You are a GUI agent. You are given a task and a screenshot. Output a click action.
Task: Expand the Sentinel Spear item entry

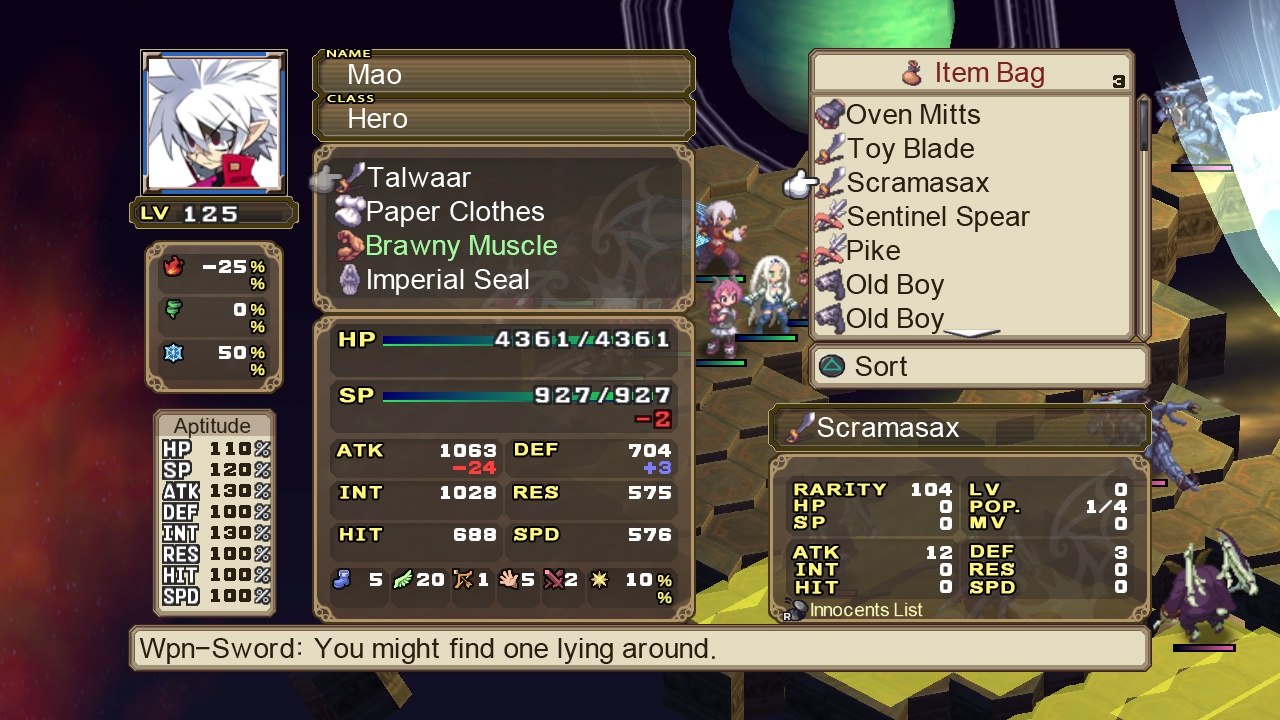pyautogui.click(x=937, y=216)
